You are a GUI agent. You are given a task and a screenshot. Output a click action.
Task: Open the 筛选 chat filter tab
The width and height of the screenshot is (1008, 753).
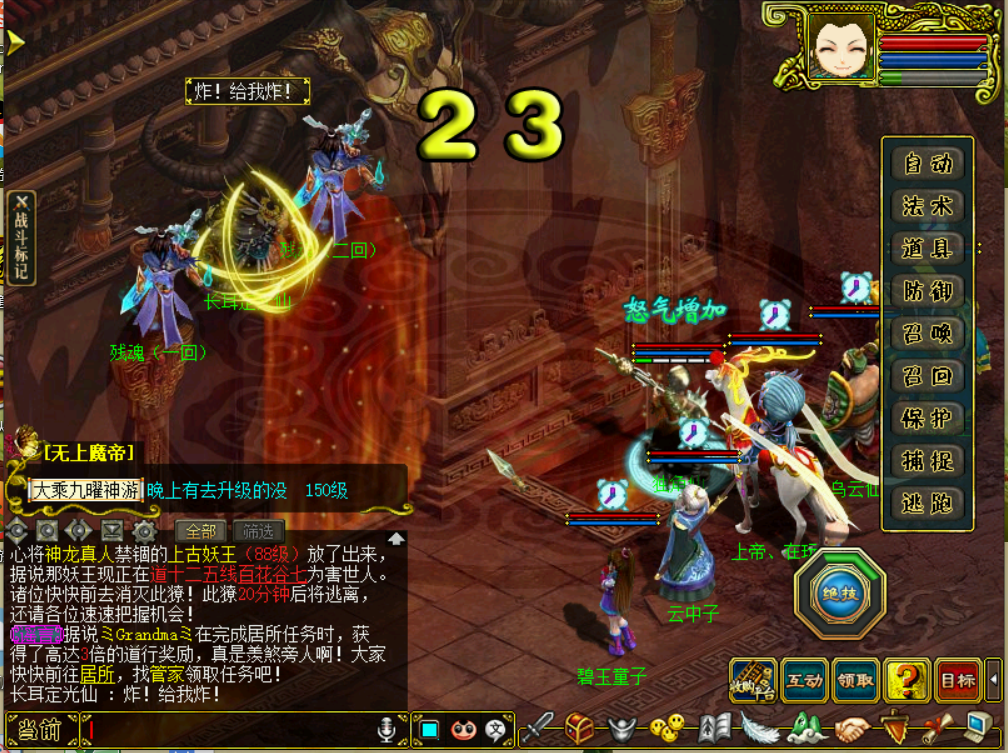(258, 531)
